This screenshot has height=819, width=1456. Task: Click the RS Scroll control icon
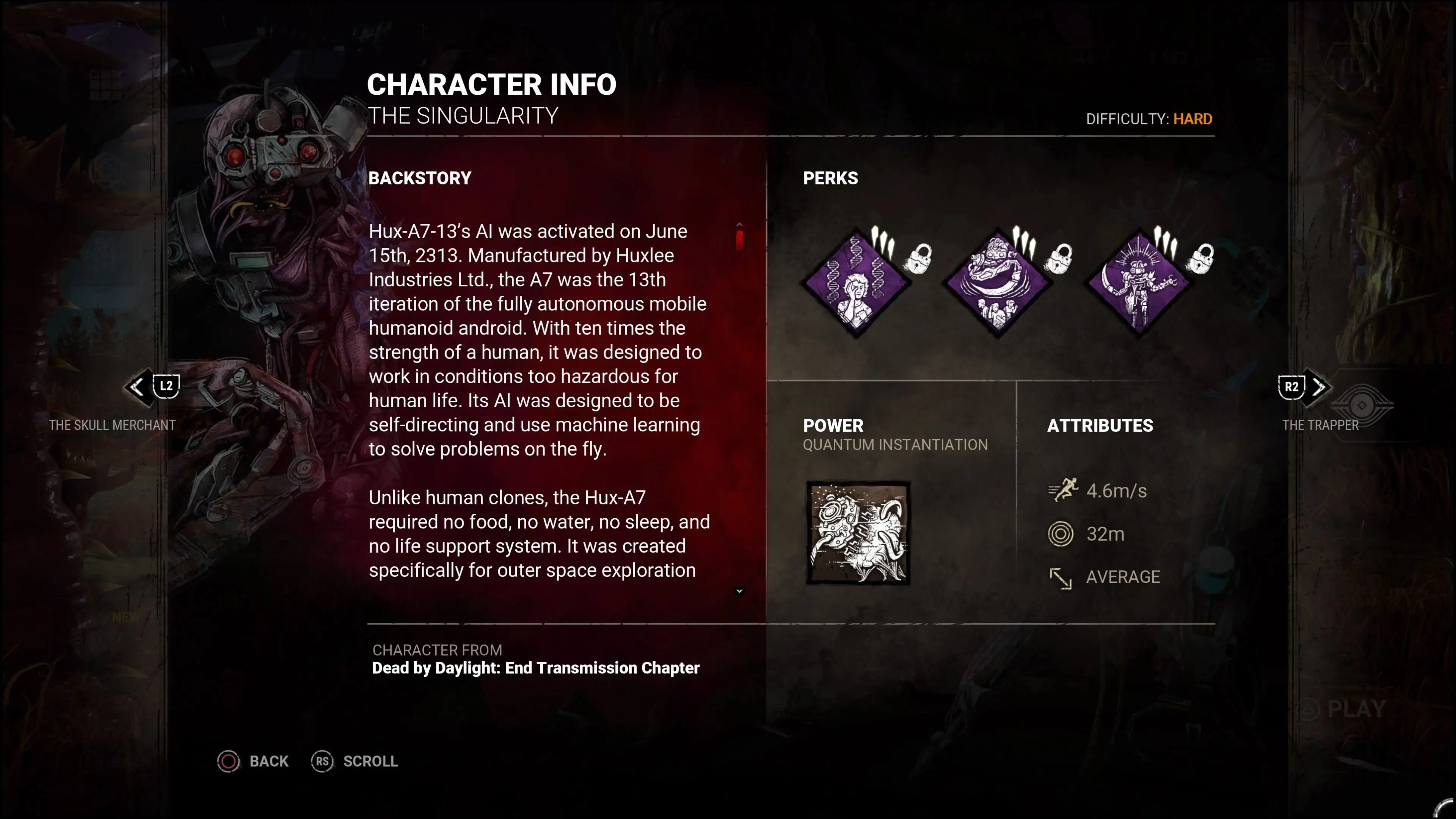tap(322, 761)
